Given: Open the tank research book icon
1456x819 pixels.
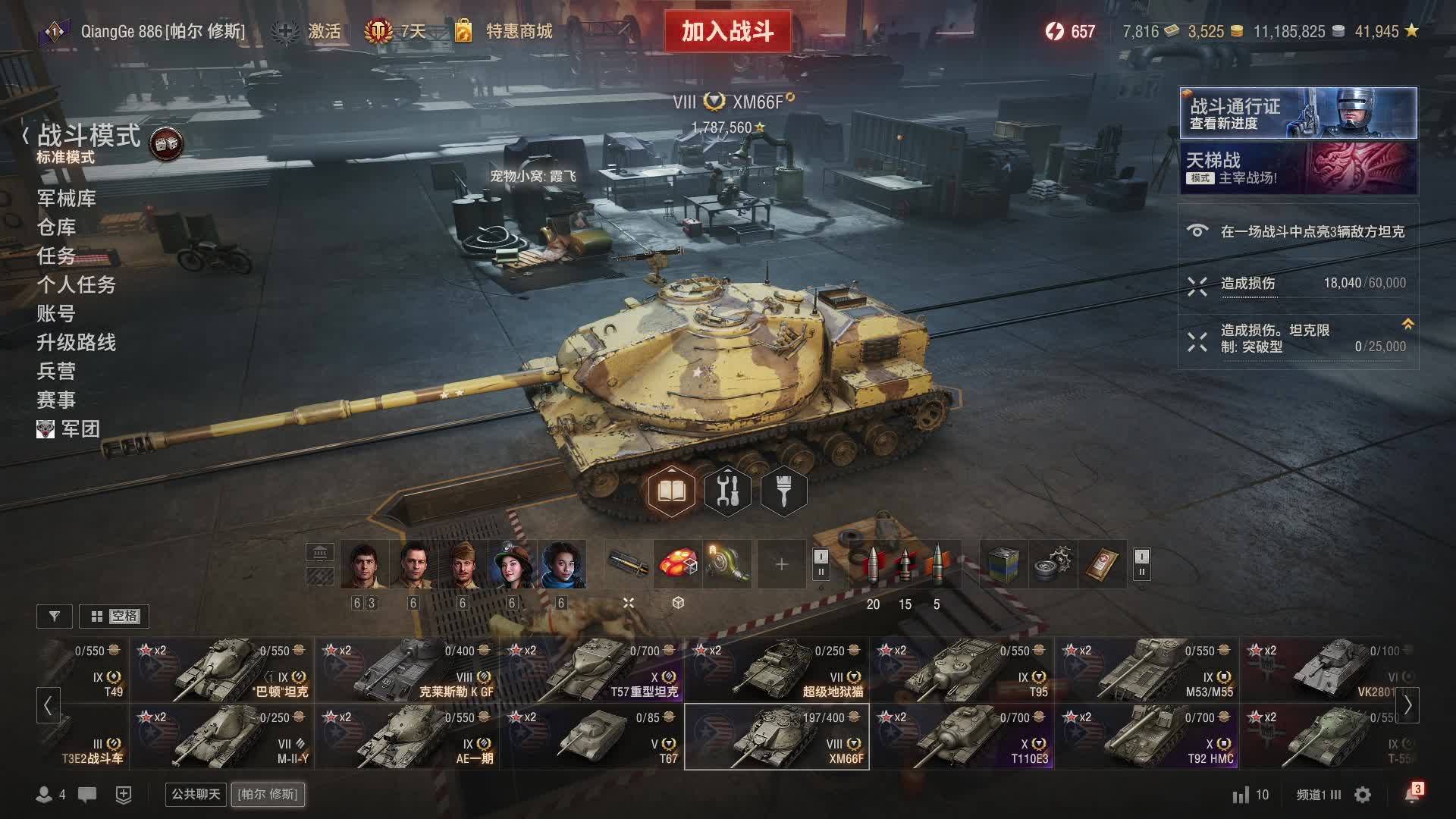Looking at the screenshot, I should click(x=671, y=491).
